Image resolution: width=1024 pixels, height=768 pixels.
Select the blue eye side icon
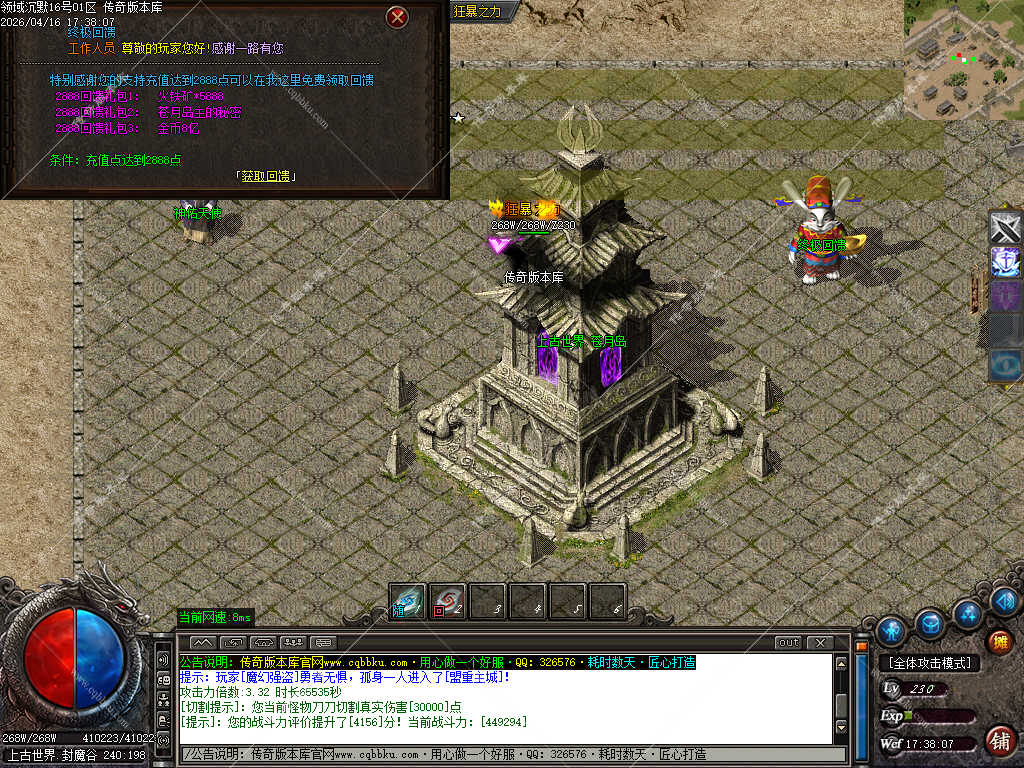coord(1005,365)
